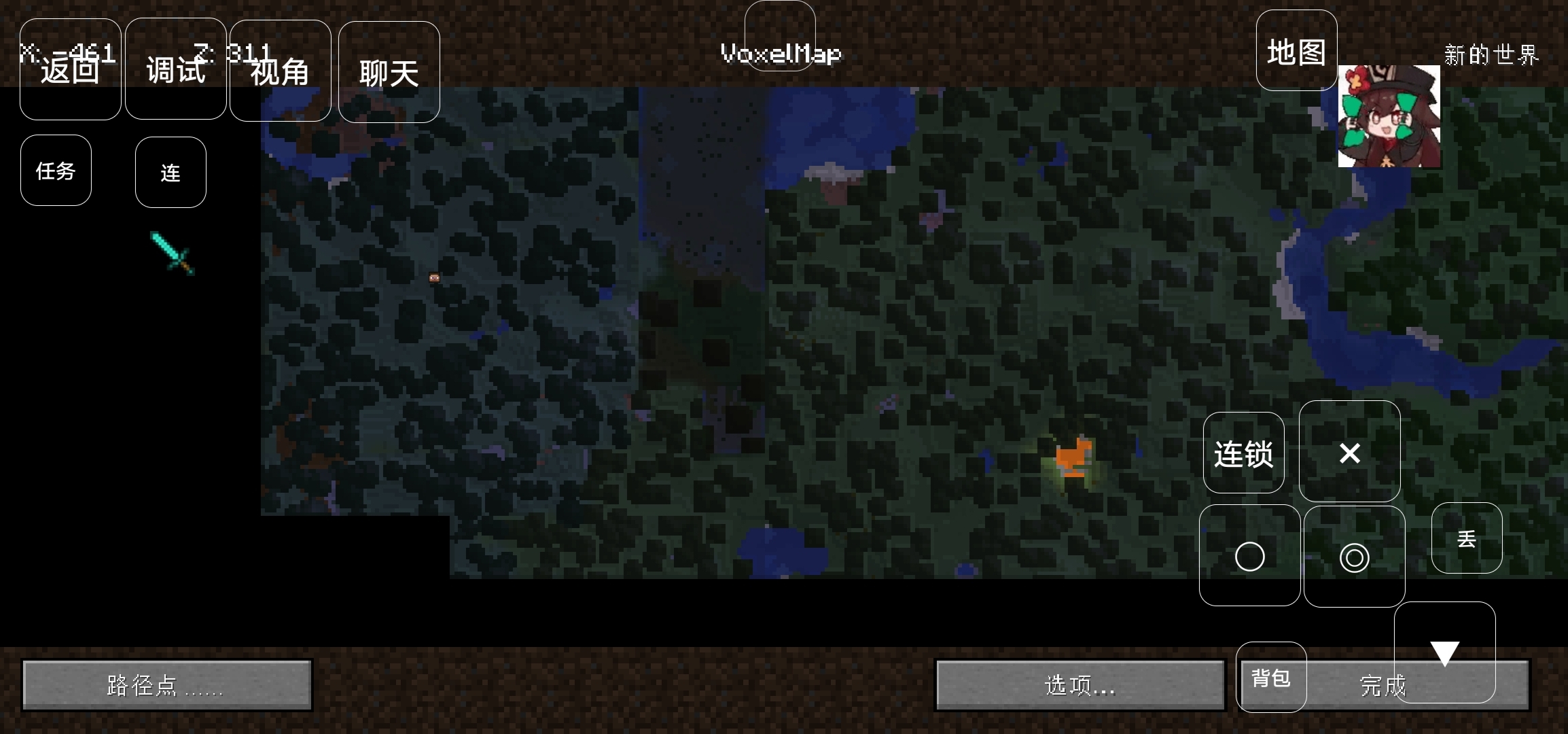Show the 任务 quest button
Screen dimensions: 1568x734
tap(56, 171)
